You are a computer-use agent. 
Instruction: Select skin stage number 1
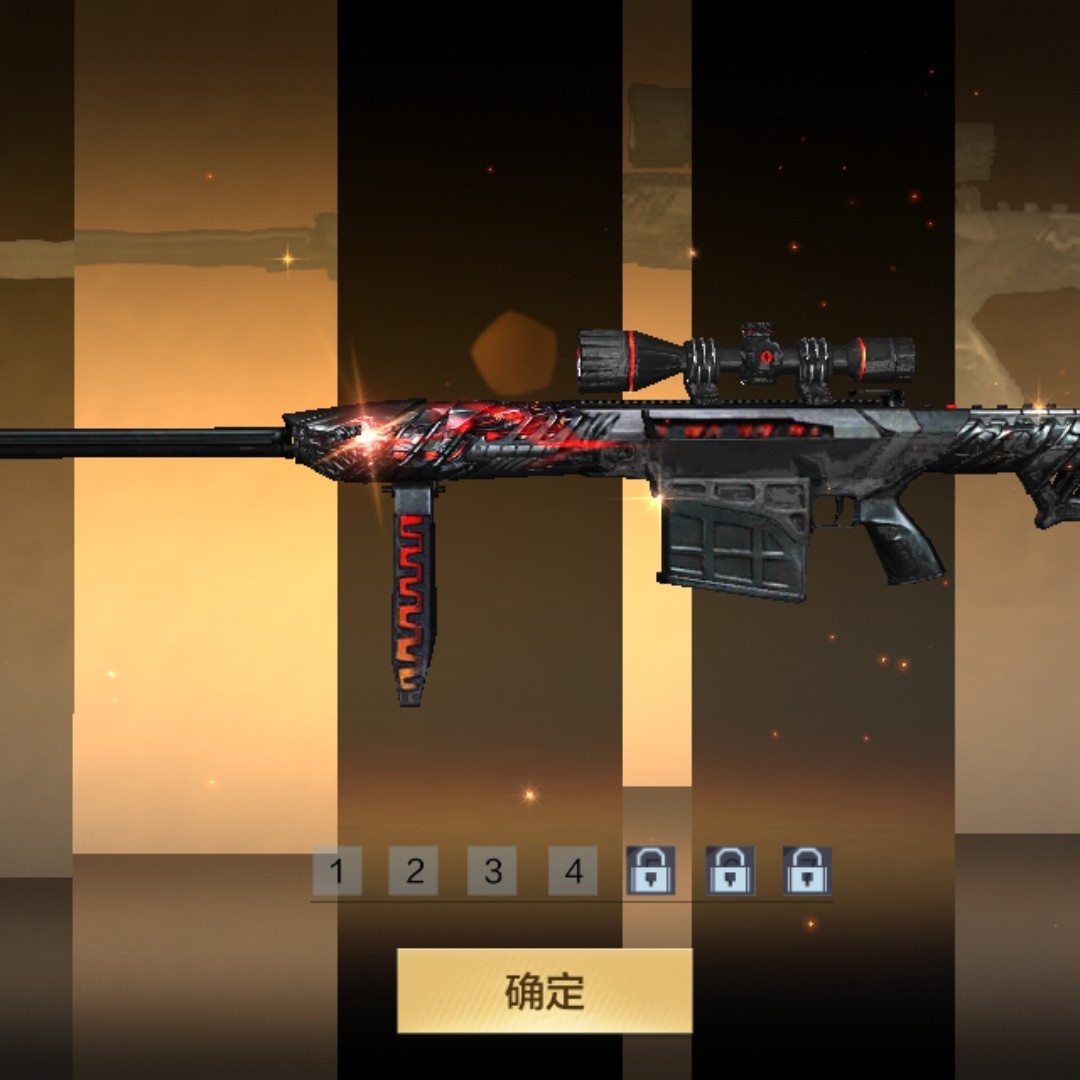(x=336, y=871)
